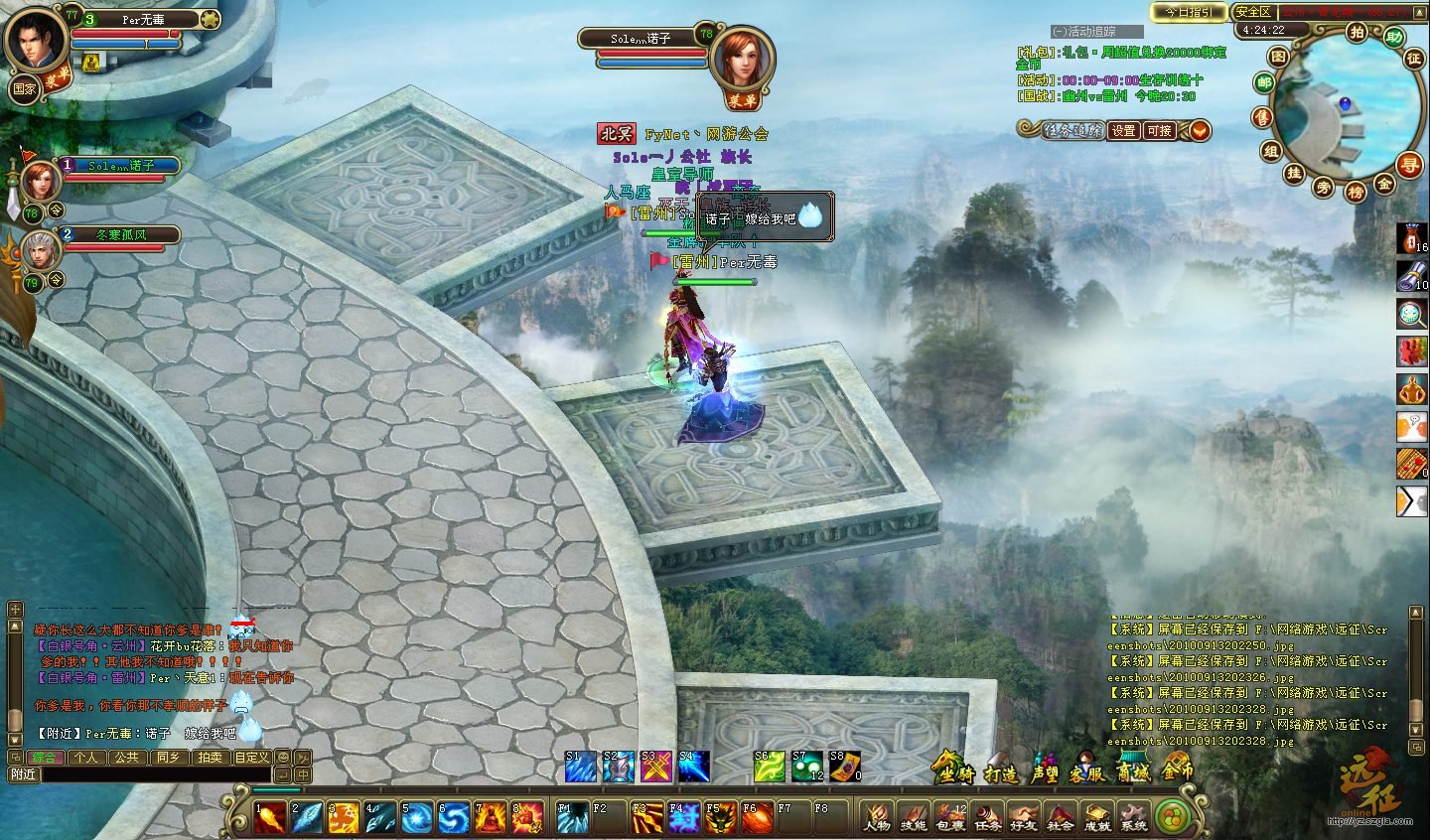
Task: Select party member 冬寒孤凤
Action: pyautogui.click(x=120, y=235)
